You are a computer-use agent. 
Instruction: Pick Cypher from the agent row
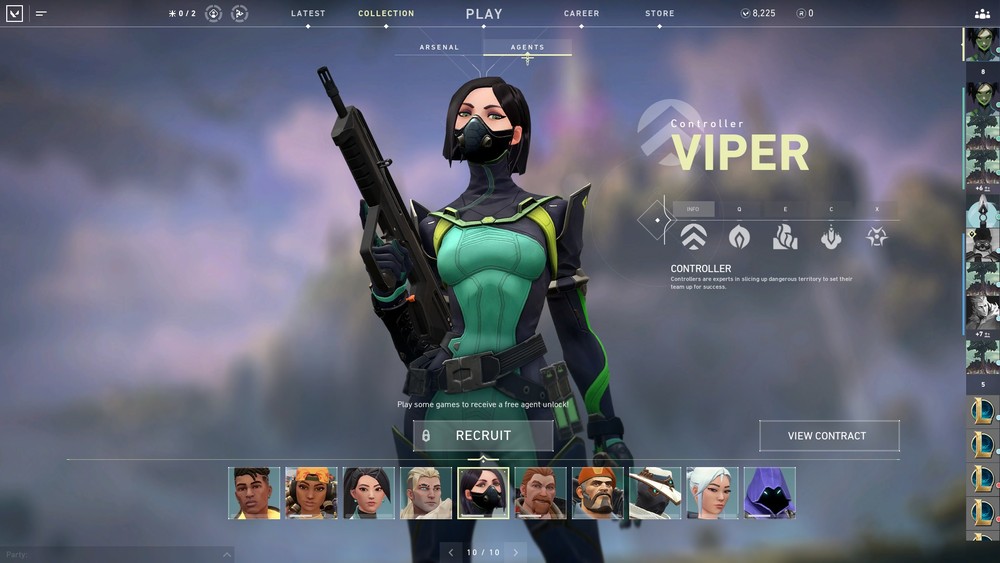tap(655, 493)
